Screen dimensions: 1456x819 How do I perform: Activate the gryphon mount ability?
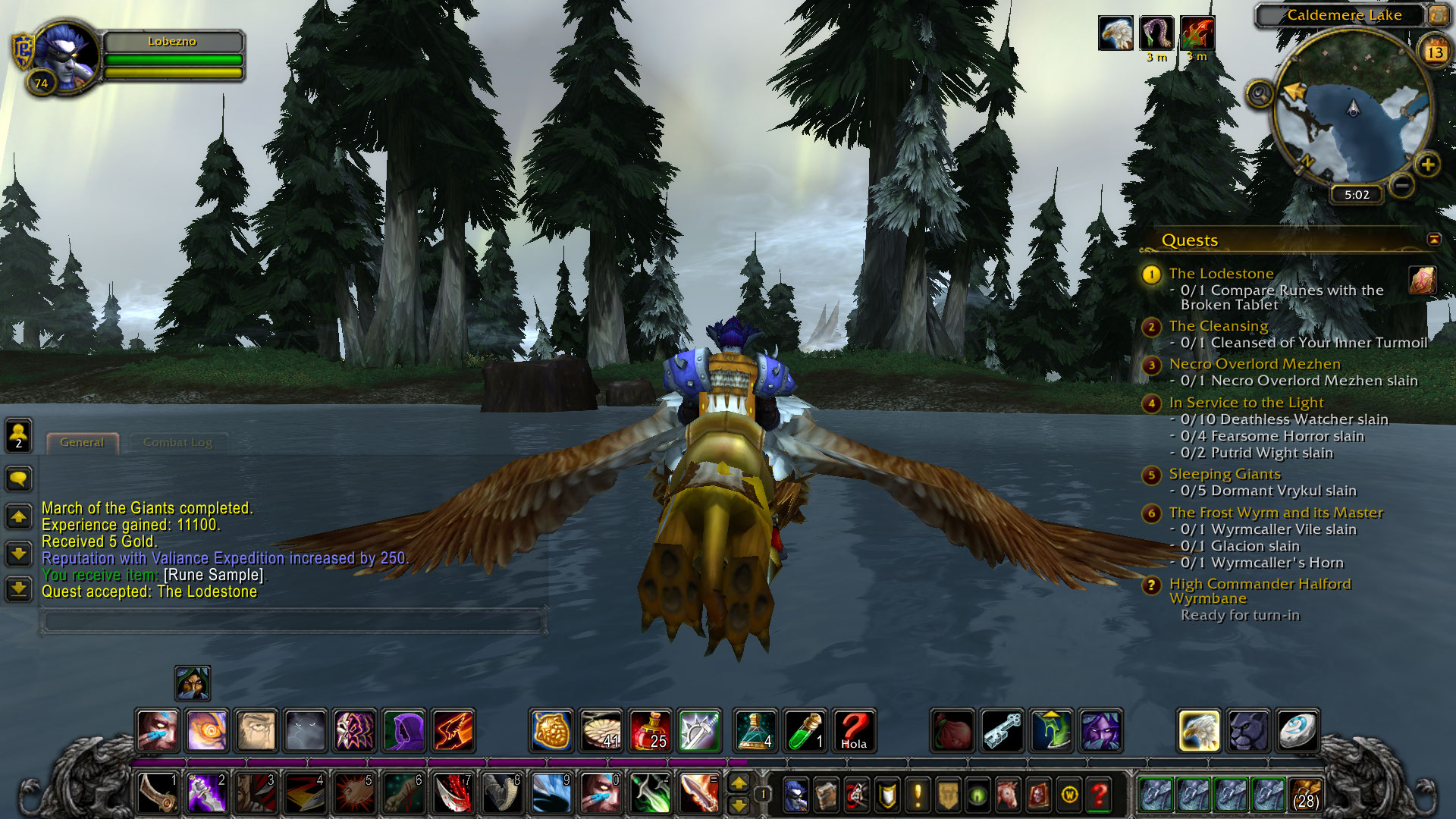tap(1198, 730)
